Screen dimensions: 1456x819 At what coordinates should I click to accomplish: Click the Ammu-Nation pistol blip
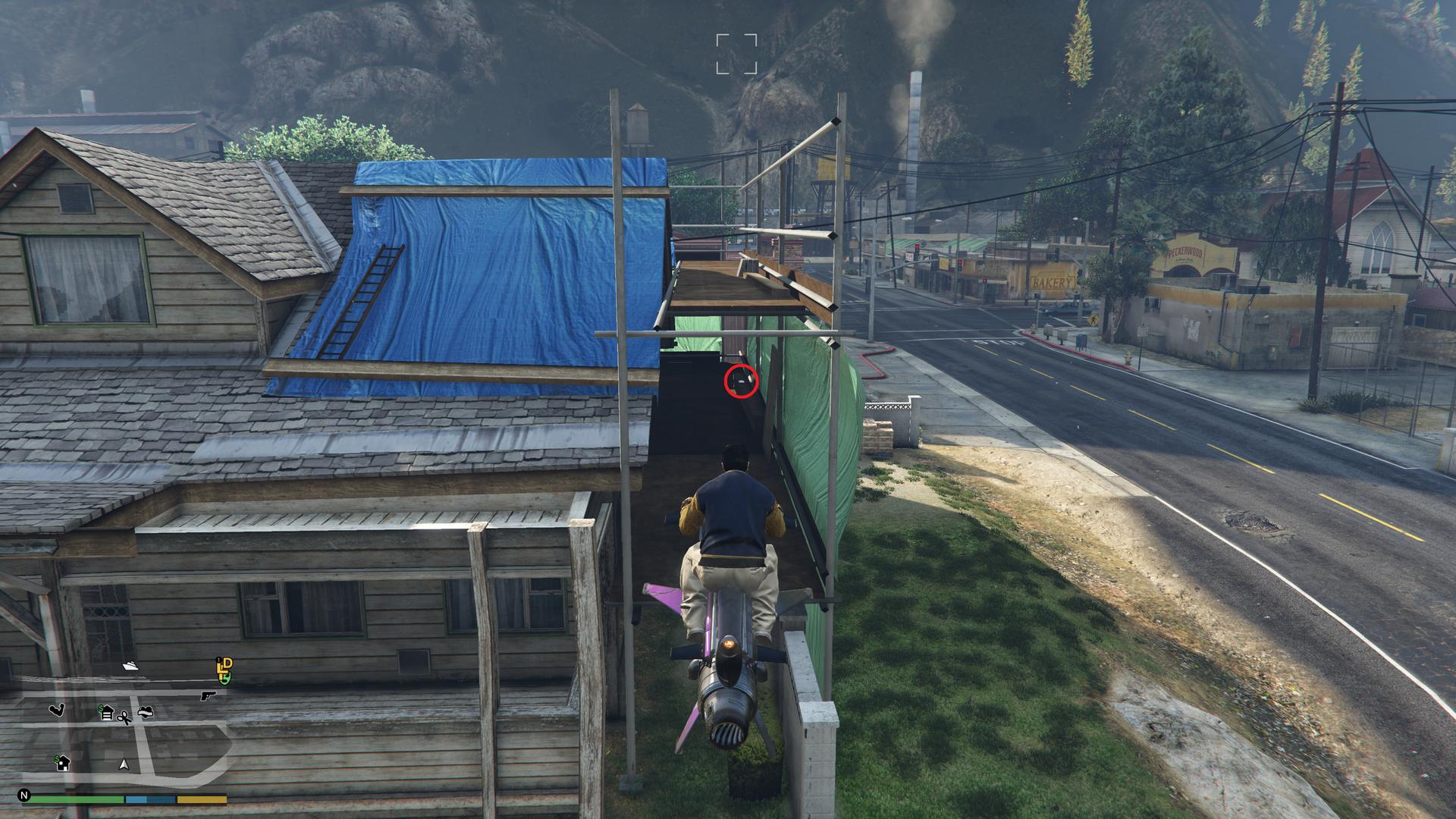(x=209, y=695)
